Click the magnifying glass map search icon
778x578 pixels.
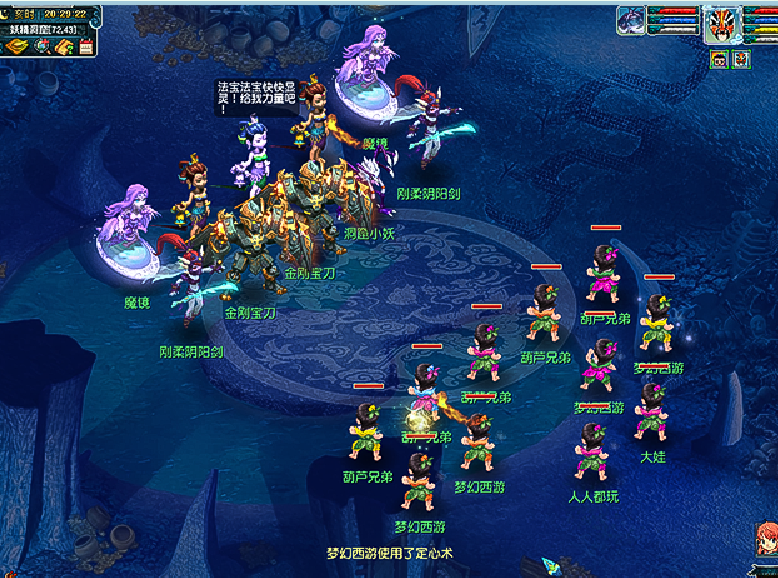(40, 46)
